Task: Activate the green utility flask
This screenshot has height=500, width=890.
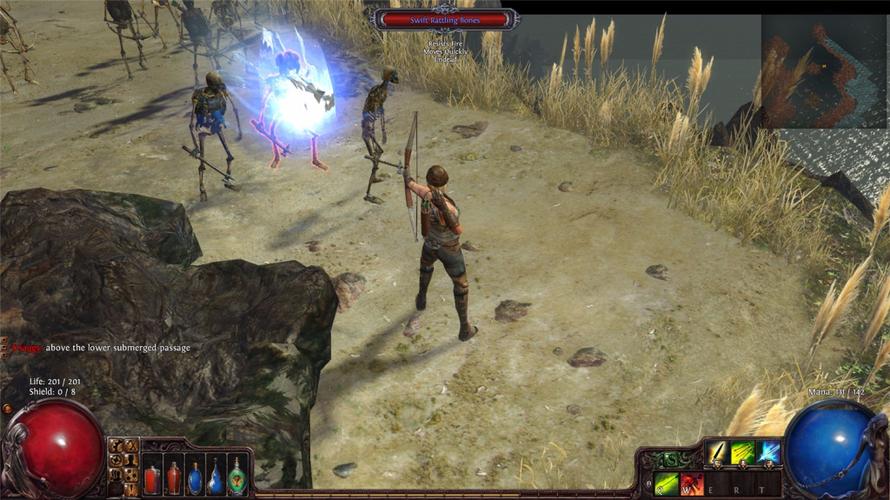Action: pyautogui.click(x=237, y=477)
